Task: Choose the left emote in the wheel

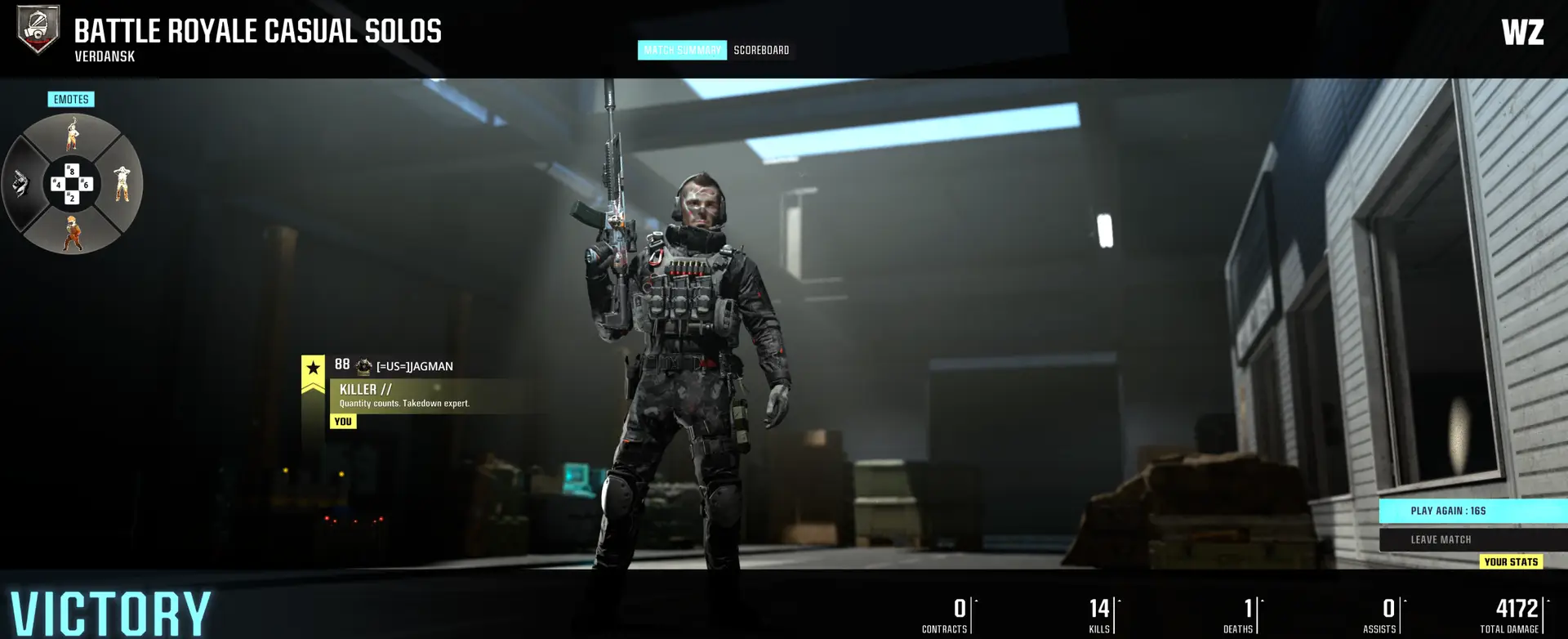Action: [x=22, y=184]
